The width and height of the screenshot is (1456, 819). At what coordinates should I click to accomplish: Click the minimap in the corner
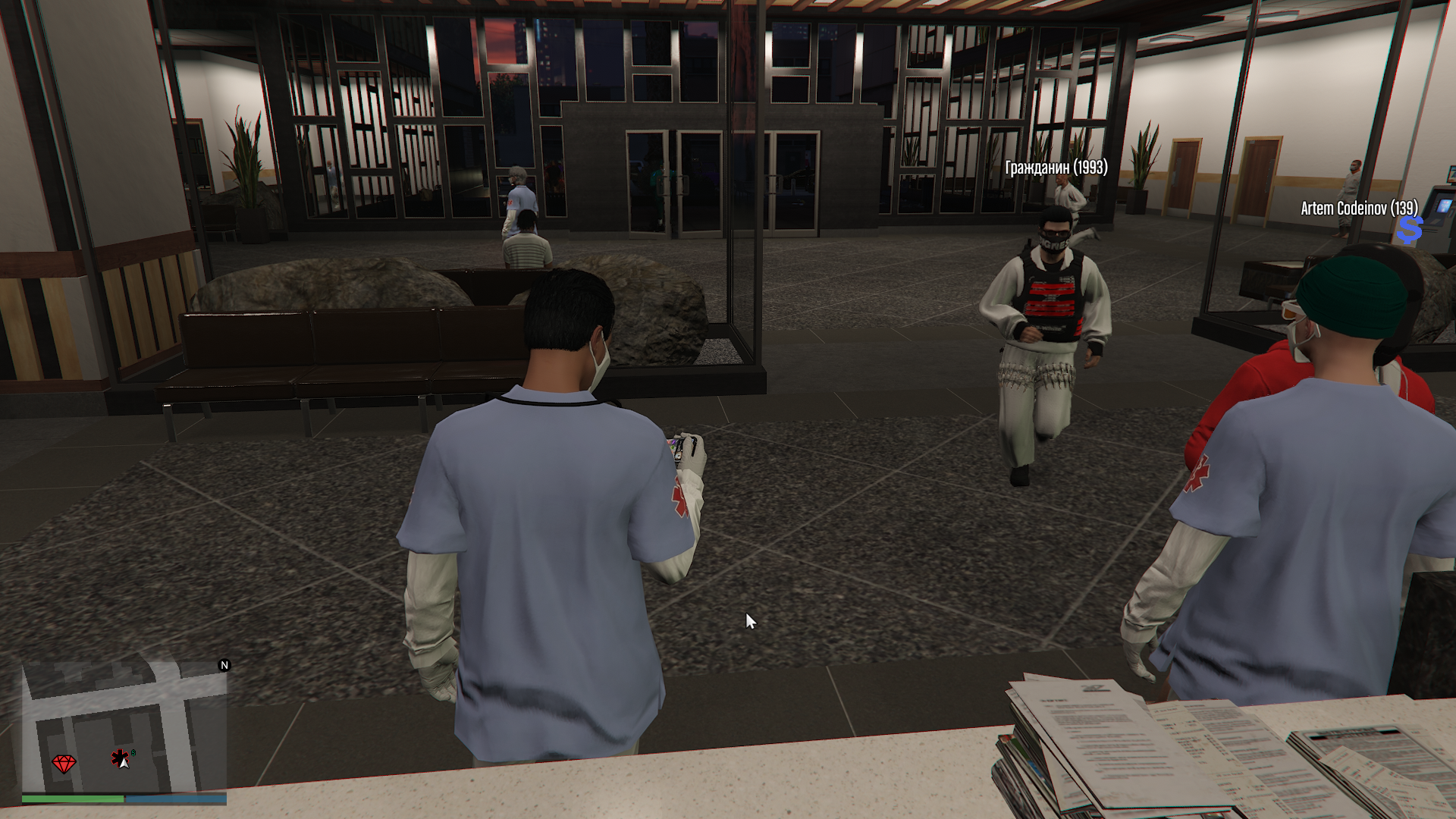pos(124,728)
